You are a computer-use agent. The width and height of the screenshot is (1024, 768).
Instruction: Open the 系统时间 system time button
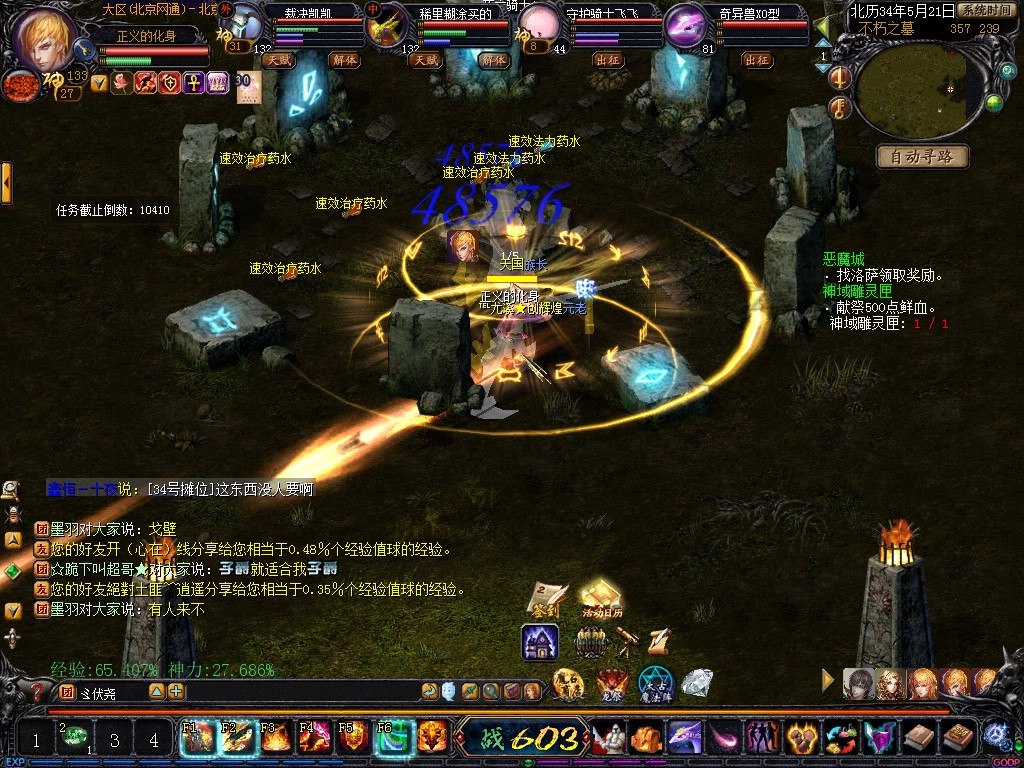tap(984, 10)
